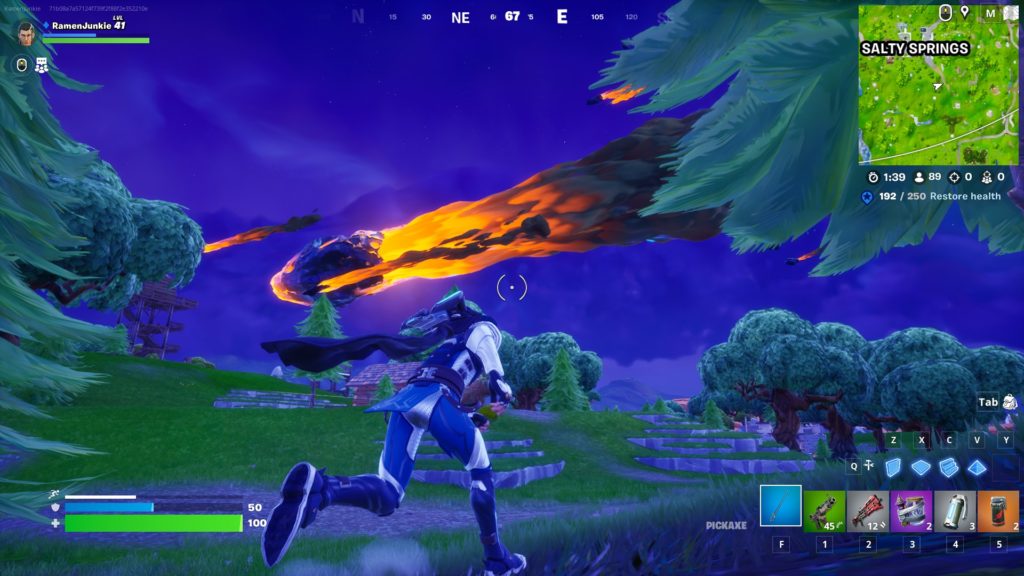Select the purple jar item slot
1024x576 pixels.
pos(912,510)
